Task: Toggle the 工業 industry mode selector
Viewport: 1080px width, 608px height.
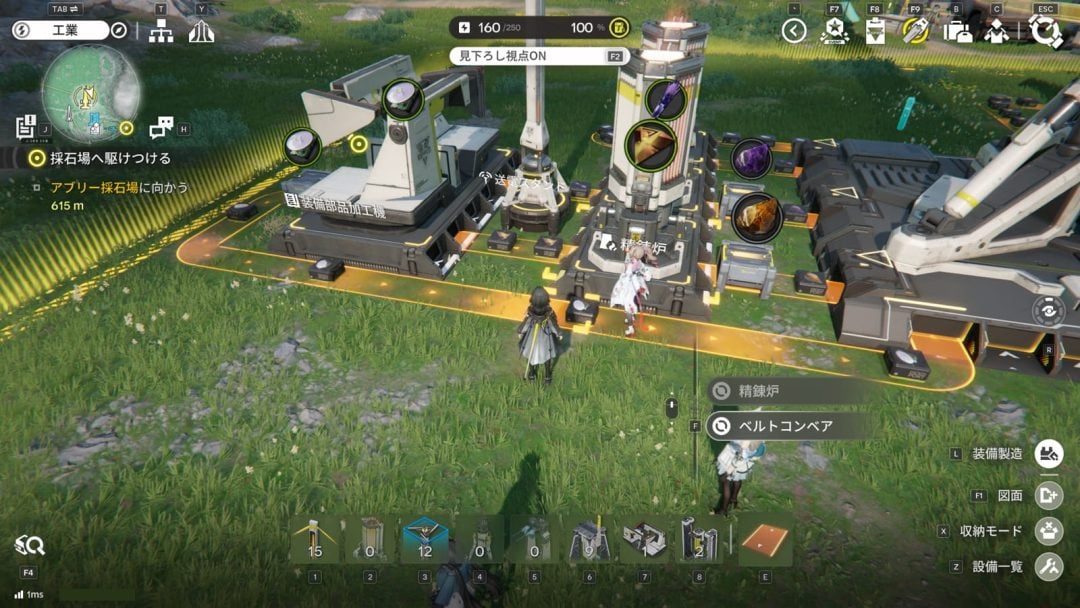Action: click(x=60, y=30)
